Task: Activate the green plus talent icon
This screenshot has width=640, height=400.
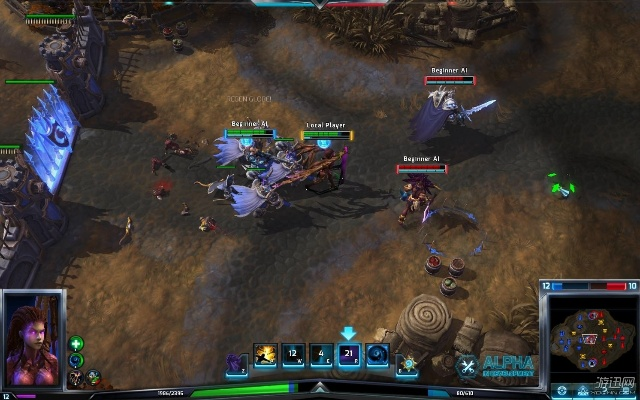Action: 77,344
